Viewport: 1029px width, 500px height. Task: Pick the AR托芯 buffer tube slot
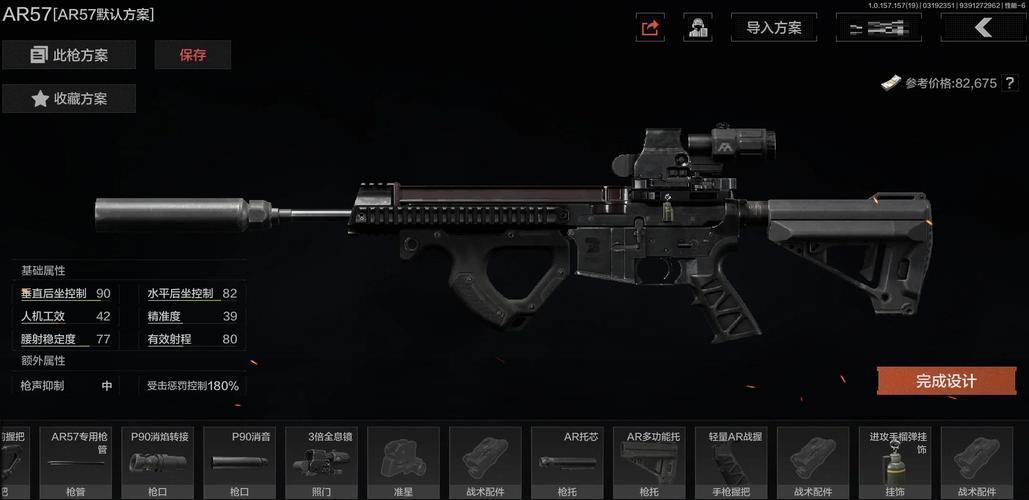pos(567,462)
